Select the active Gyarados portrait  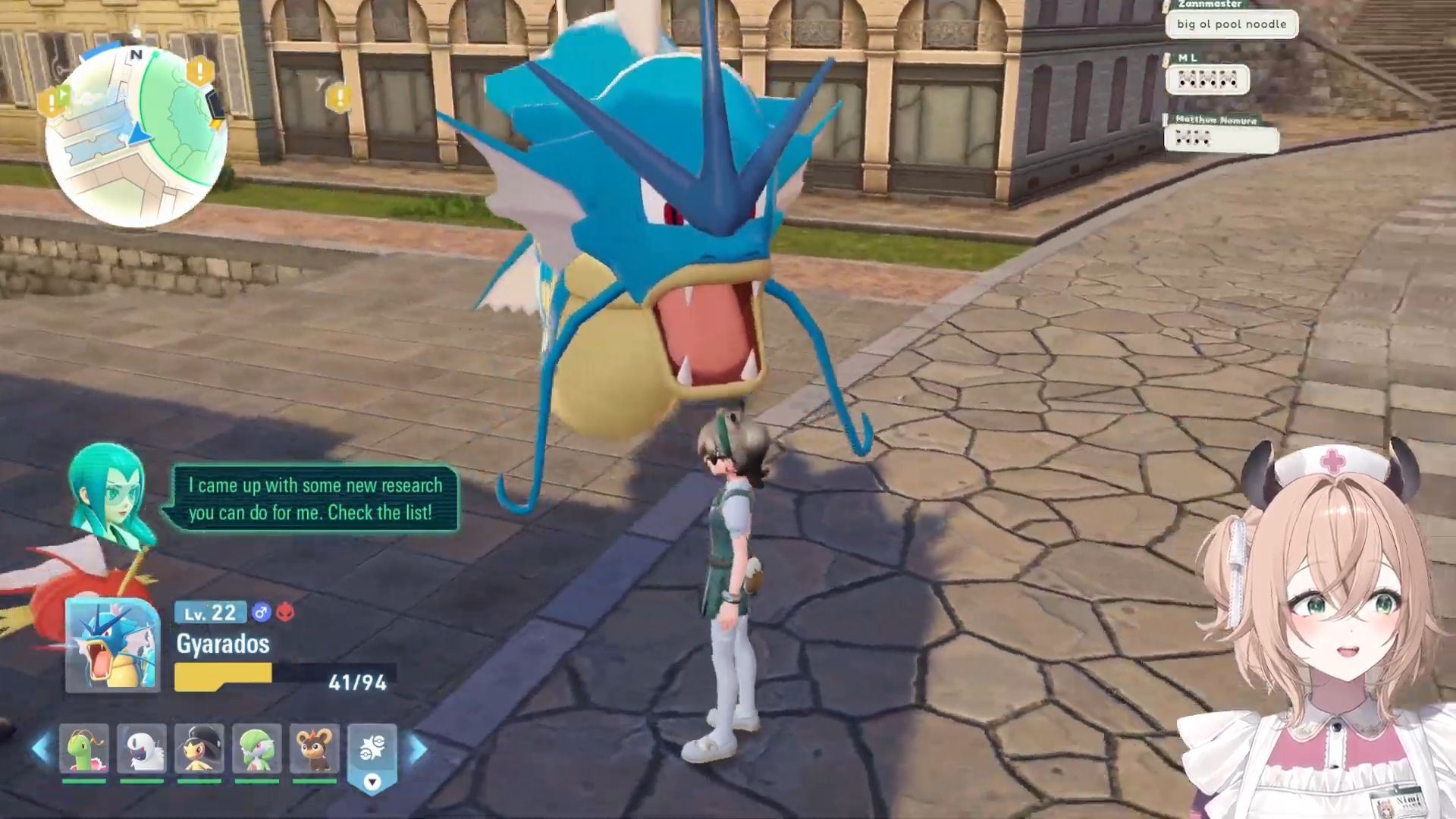tap(112, 645)
